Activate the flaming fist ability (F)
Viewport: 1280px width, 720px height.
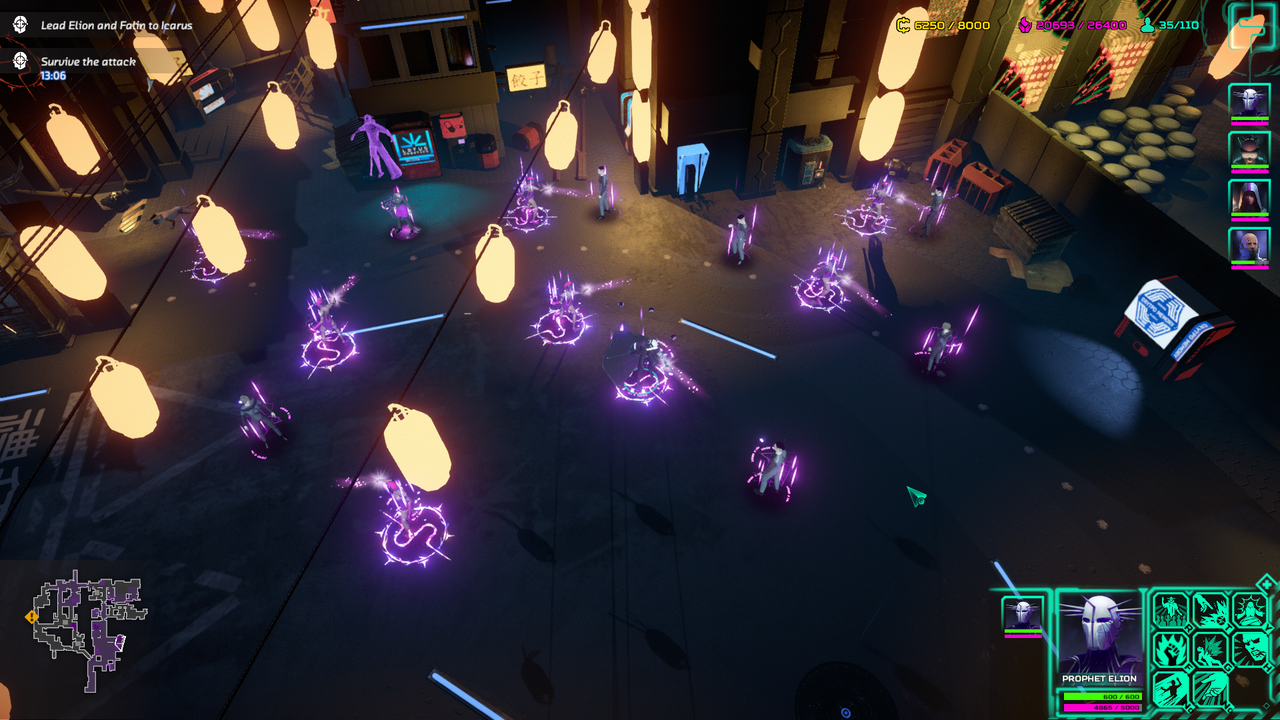pyautogui.click(x=1170, y=649)
